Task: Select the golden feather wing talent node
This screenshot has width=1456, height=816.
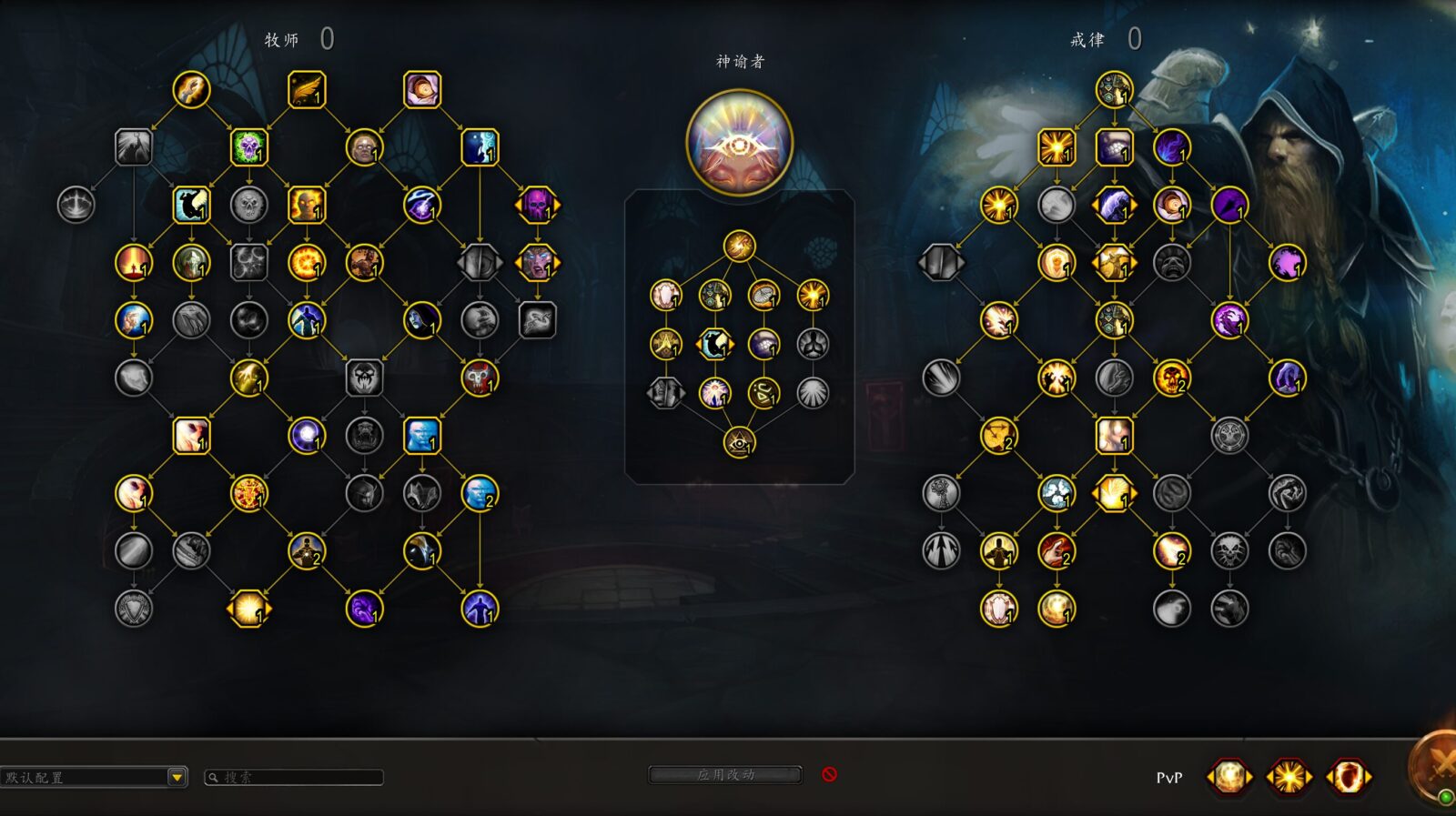Action: point(307,90)
